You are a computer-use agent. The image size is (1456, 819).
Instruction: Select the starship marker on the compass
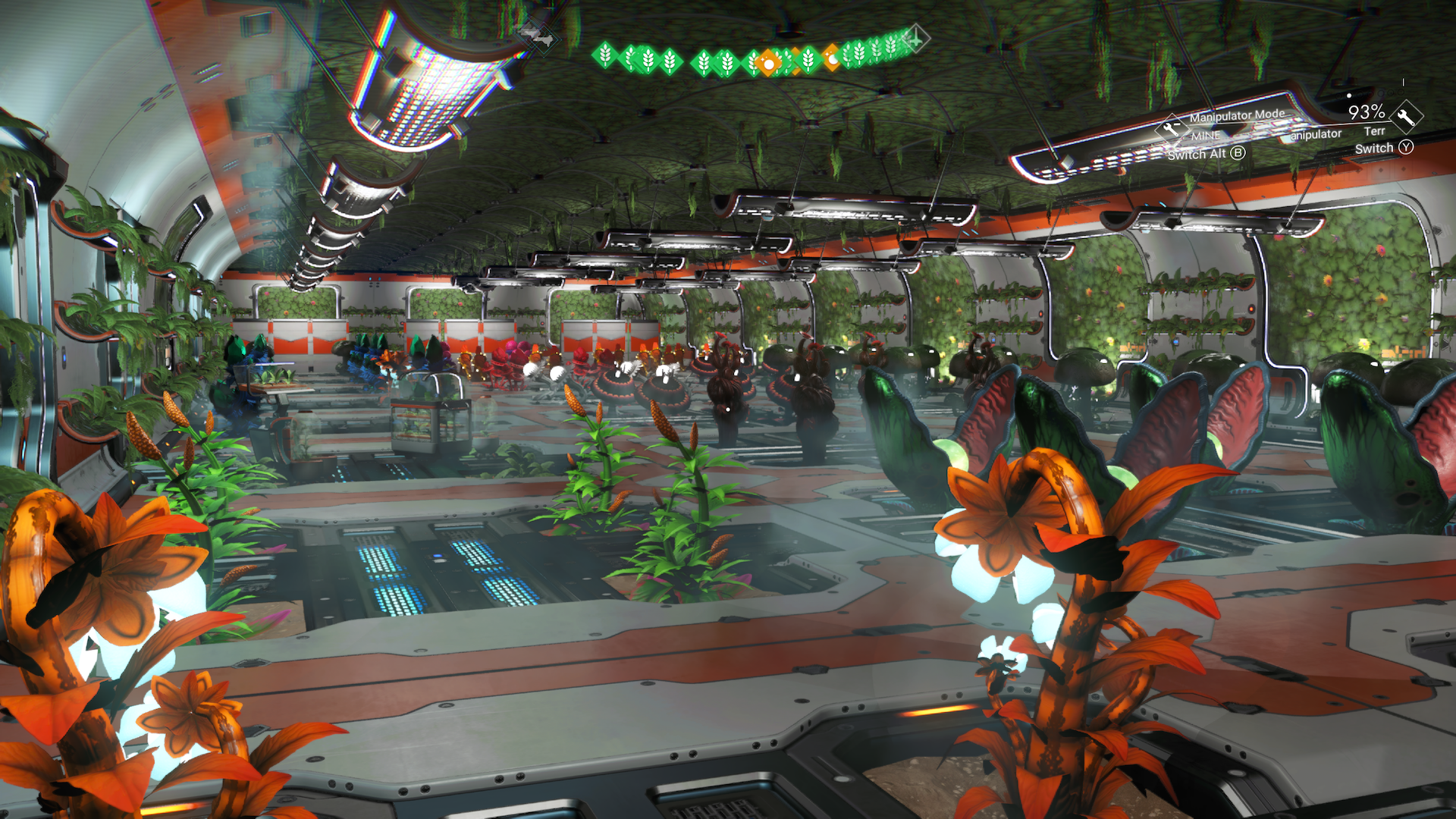click(x=915, y=37)
